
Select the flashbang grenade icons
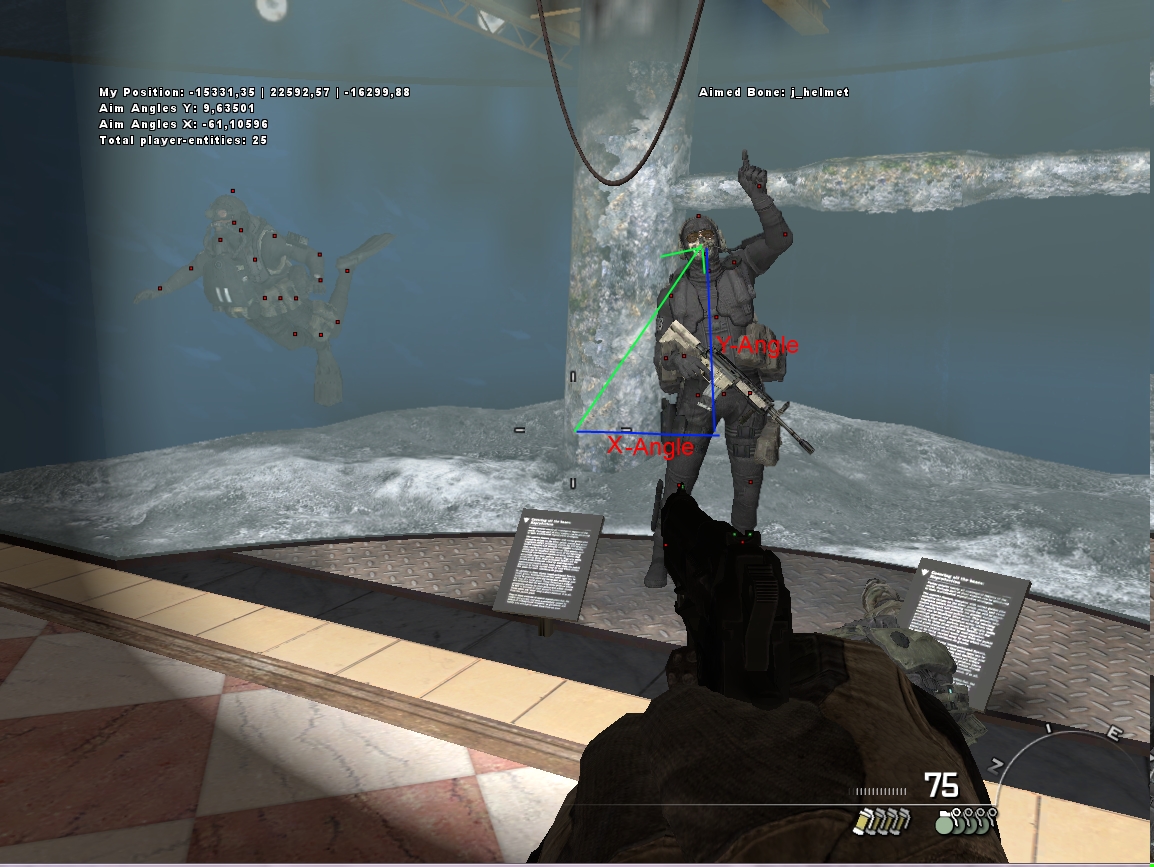(x=880, y=821)
